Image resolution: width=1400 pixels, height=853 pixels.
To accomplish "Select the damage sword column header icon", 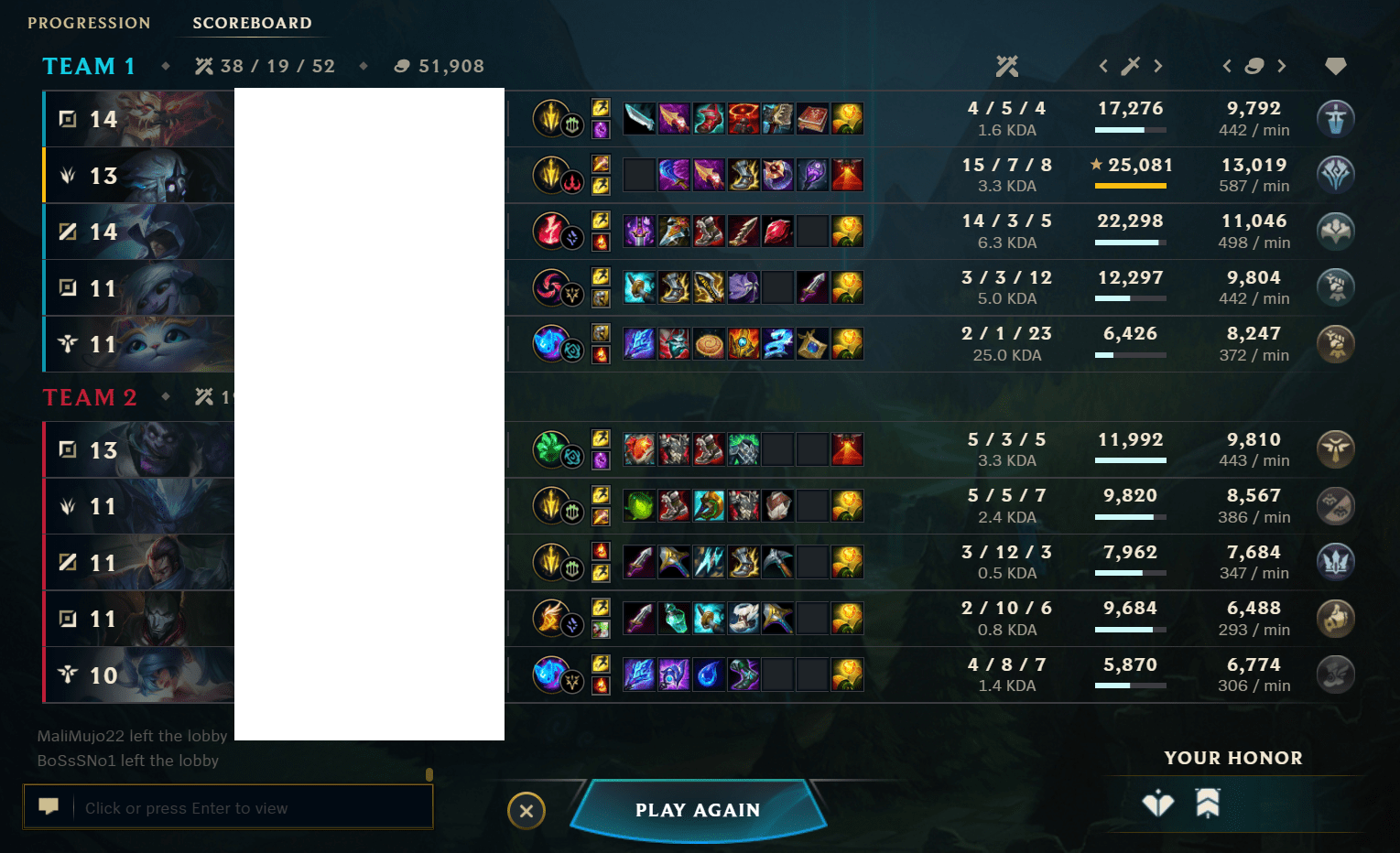I will 1132,66.
